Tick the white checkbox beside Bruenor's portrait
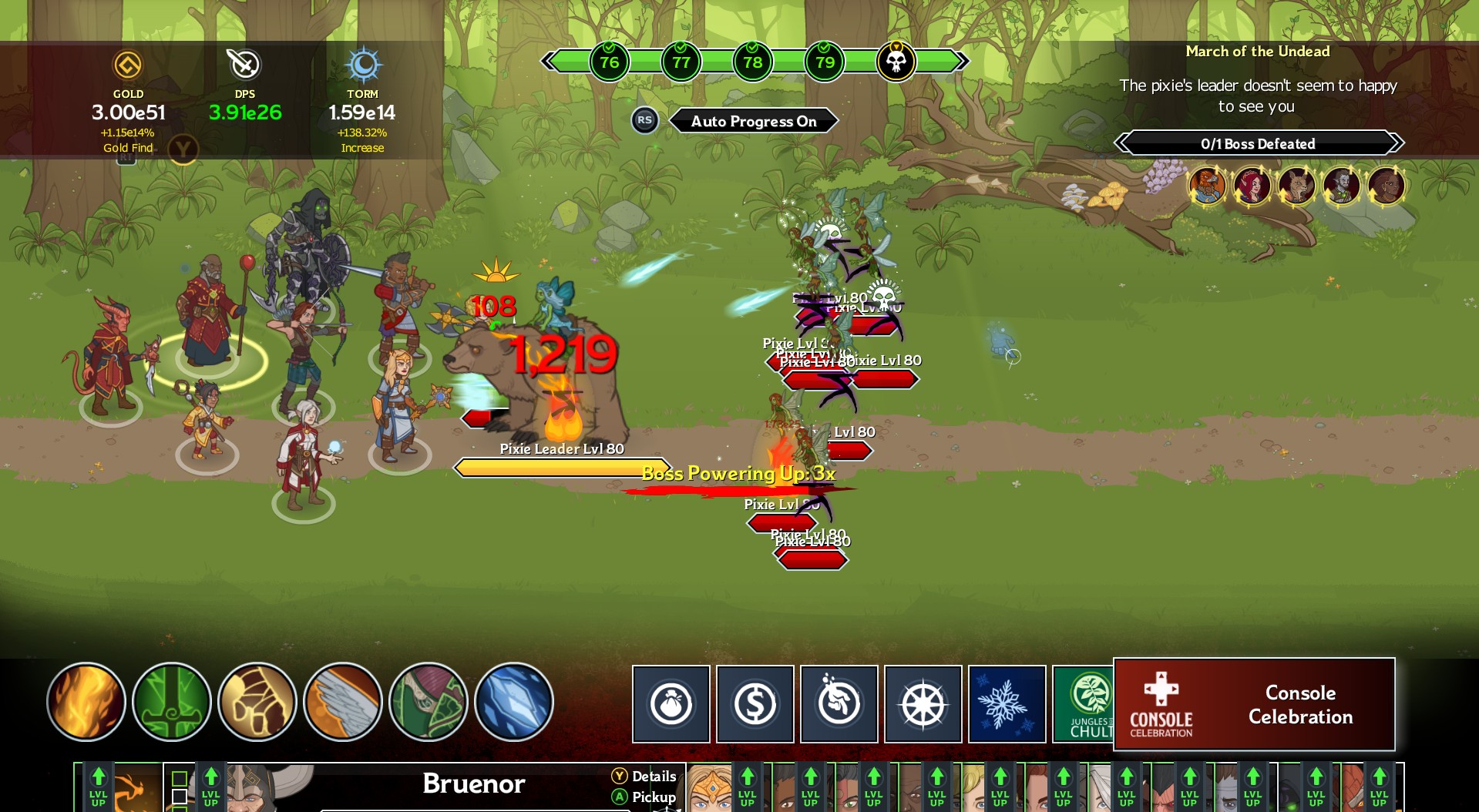1479x812 pixels. coord(180,797)
